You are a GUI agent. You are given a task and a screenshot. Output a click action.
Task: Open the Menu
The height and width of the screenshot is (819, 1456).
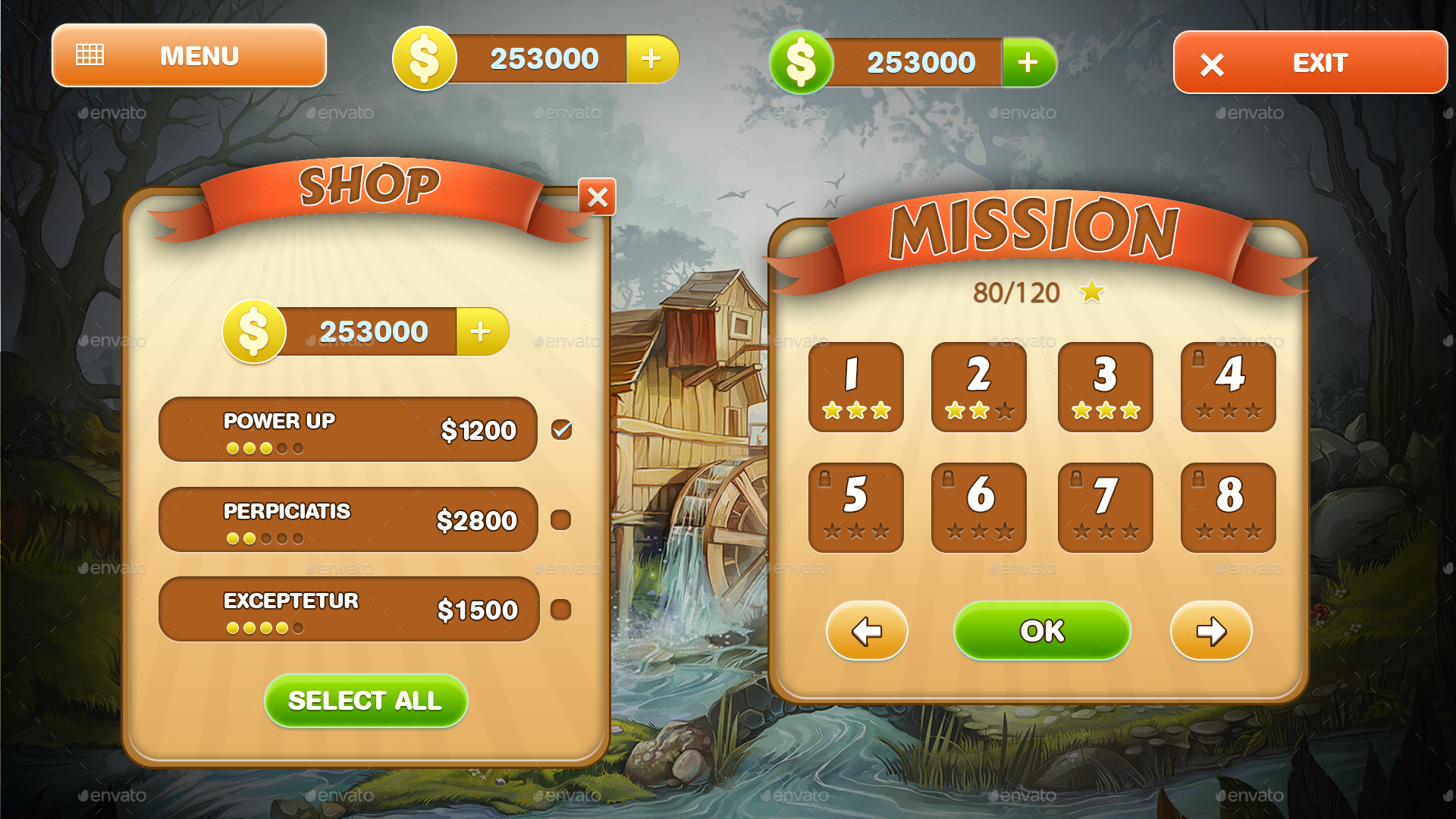188,55
